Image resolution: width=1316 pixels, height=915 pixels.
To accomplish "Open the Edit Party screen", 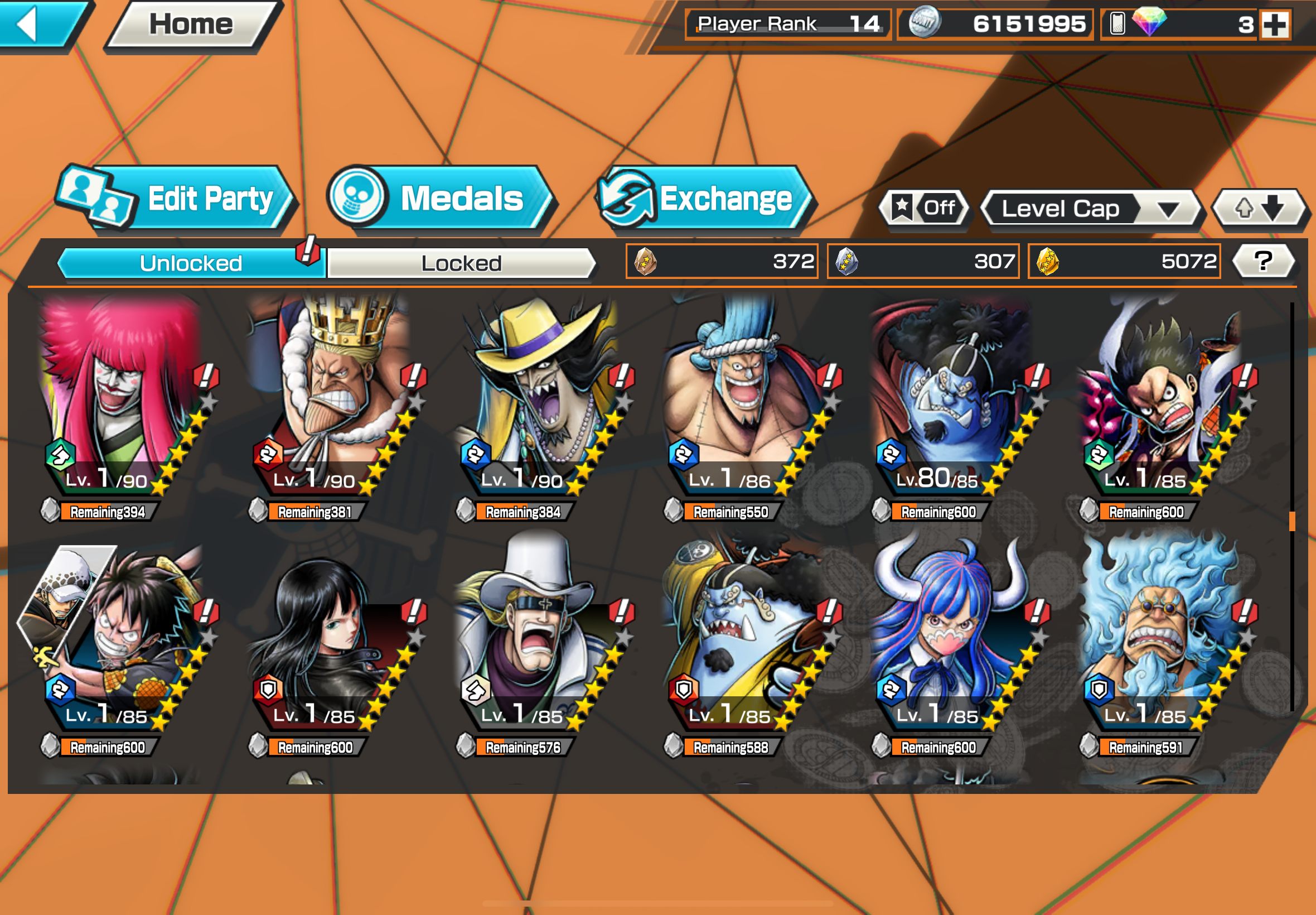I will tap(178, 199).
